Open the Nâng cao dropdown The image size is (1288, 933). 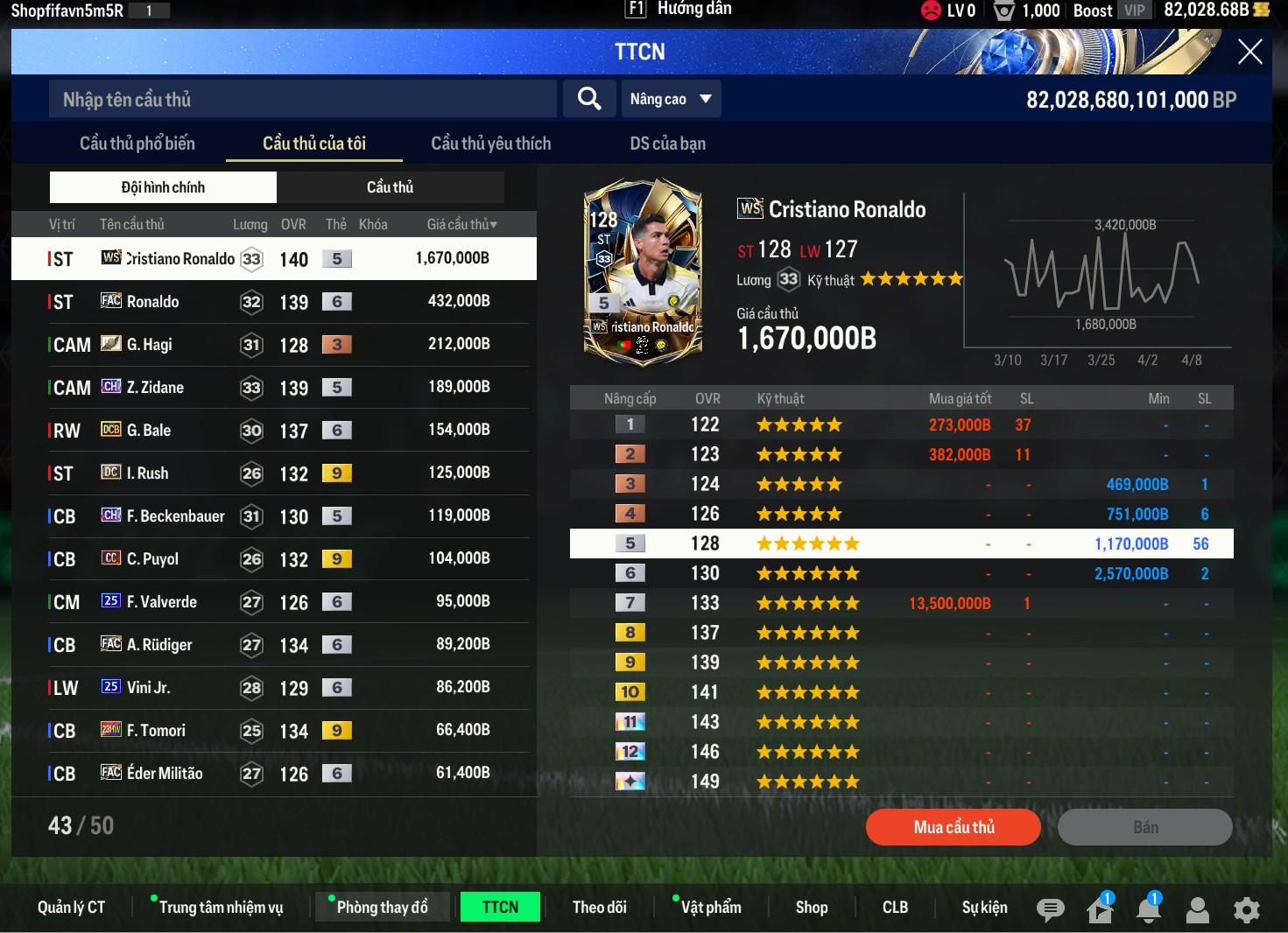(671, 99)
